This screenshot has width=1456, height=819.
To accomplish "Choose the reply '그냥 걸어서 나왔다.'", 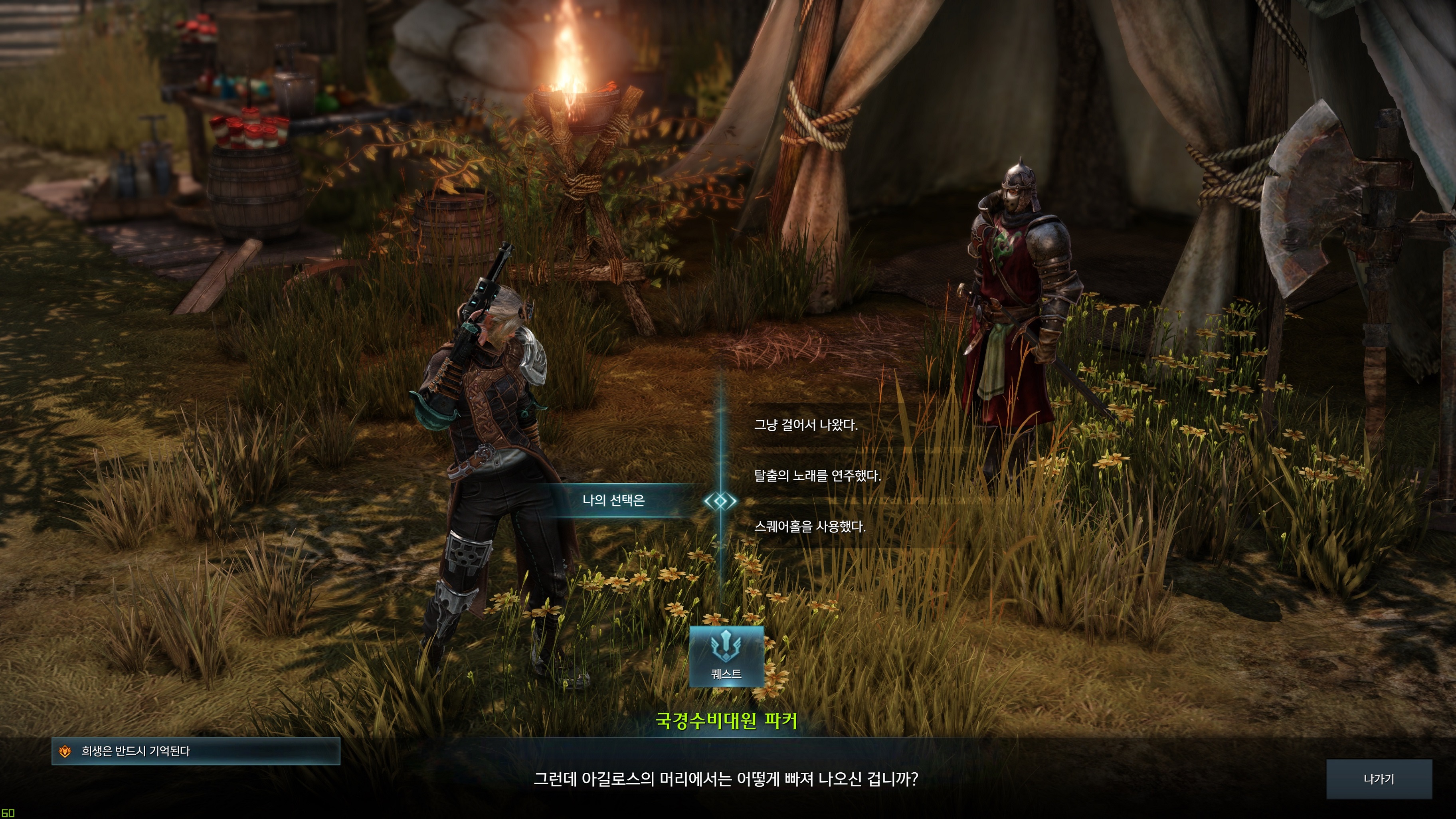I will (x=805, y=425).
